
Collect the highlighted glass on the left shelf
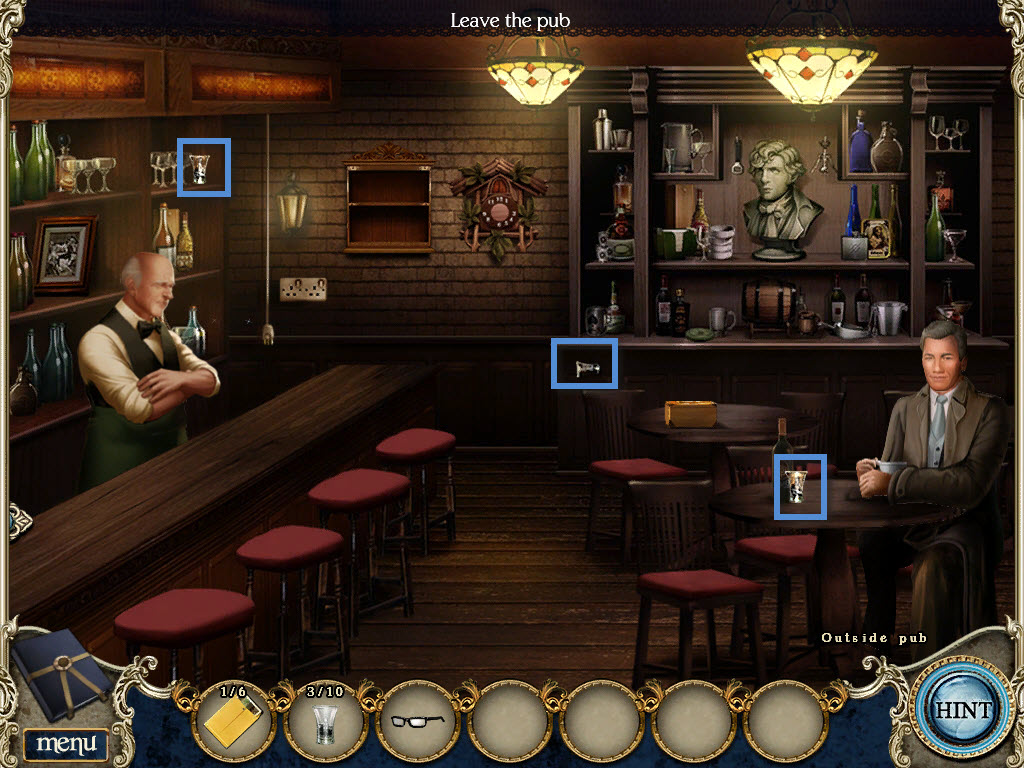click(x=204, y=167)
